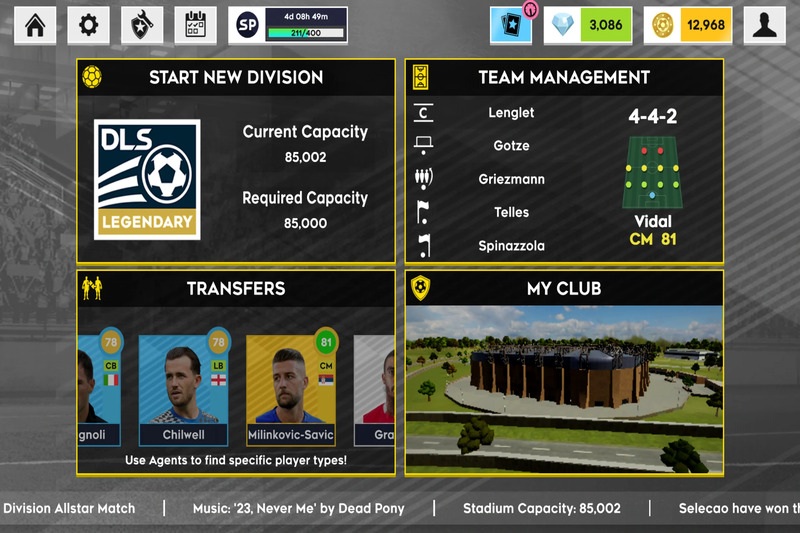Open the gear settings menu

coord(89,25)
